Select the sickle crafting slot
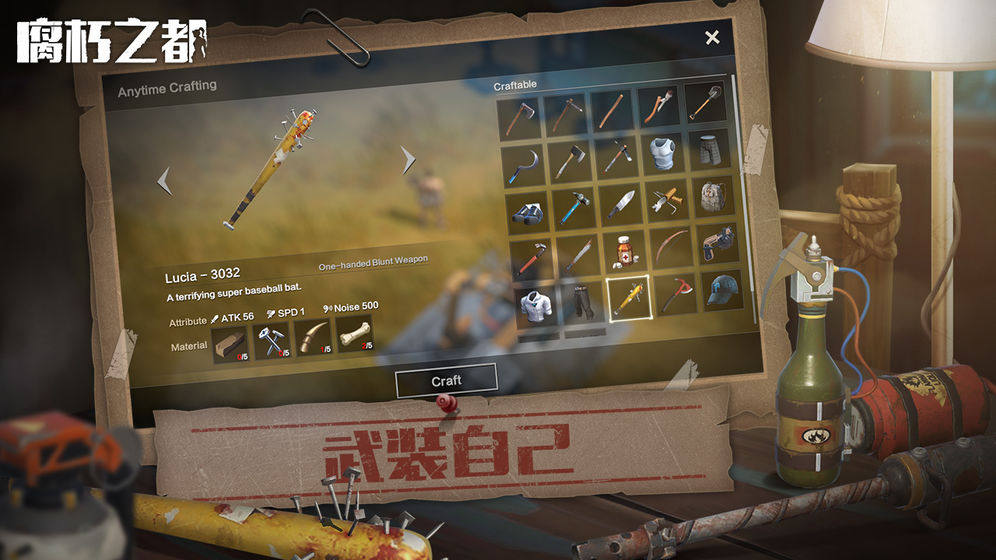The image size is (996, 560). pos(520,163)
